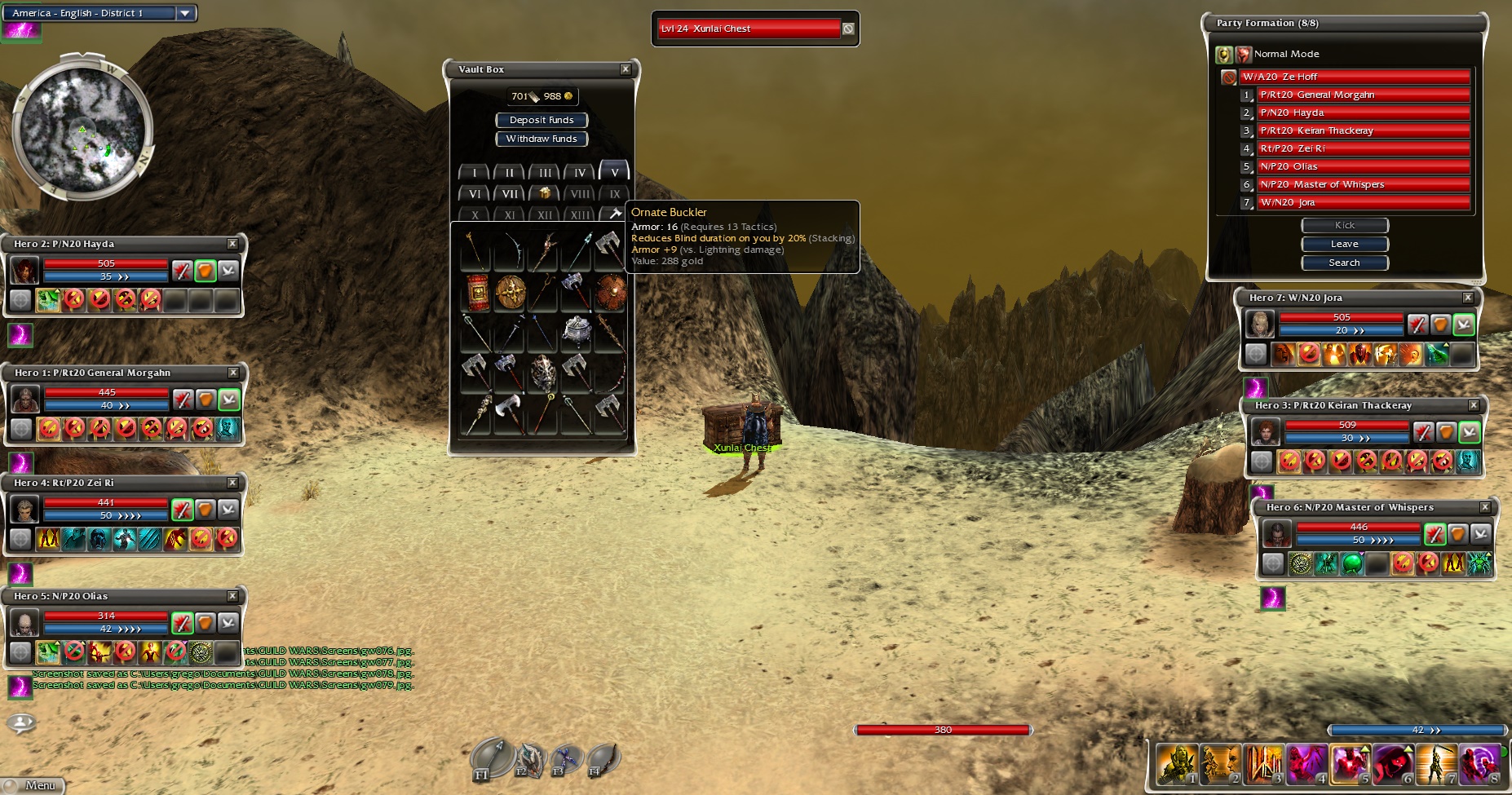Viewport: 1512px width, 795px height.
Task: Click the compass minimap
Action: point(82,129)
